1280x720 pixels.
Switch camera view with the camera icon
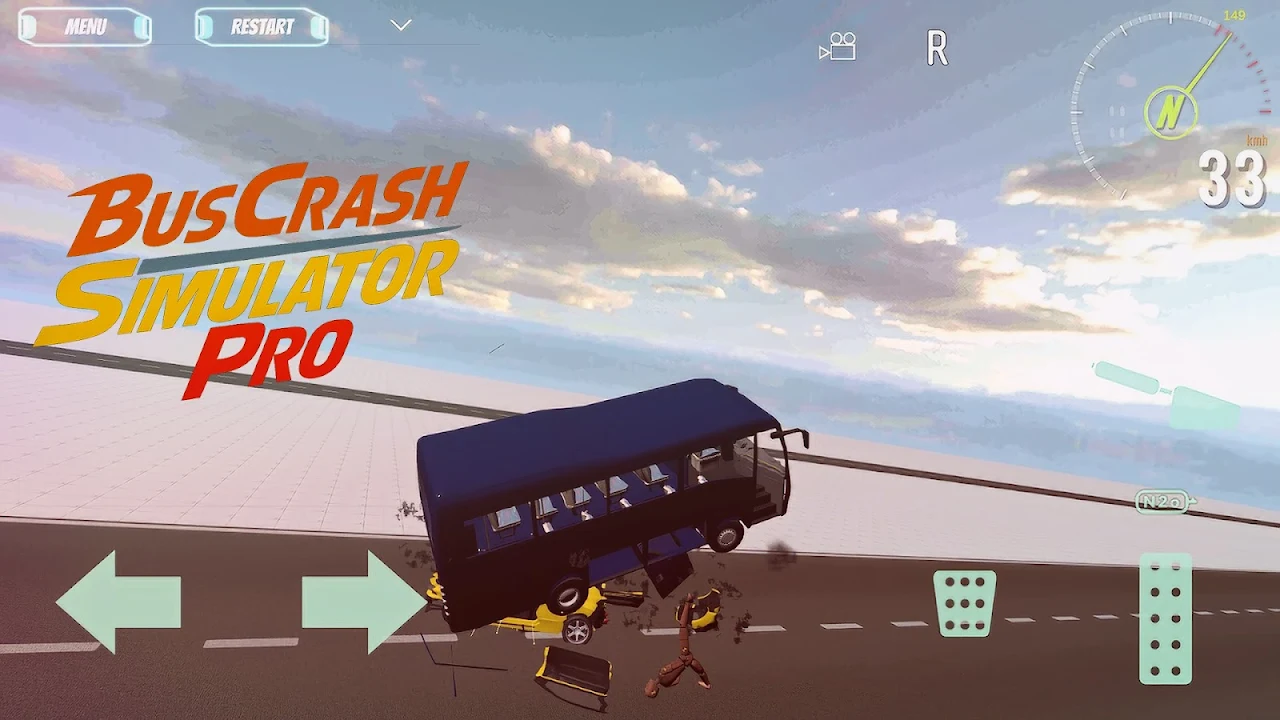point(838,47)
